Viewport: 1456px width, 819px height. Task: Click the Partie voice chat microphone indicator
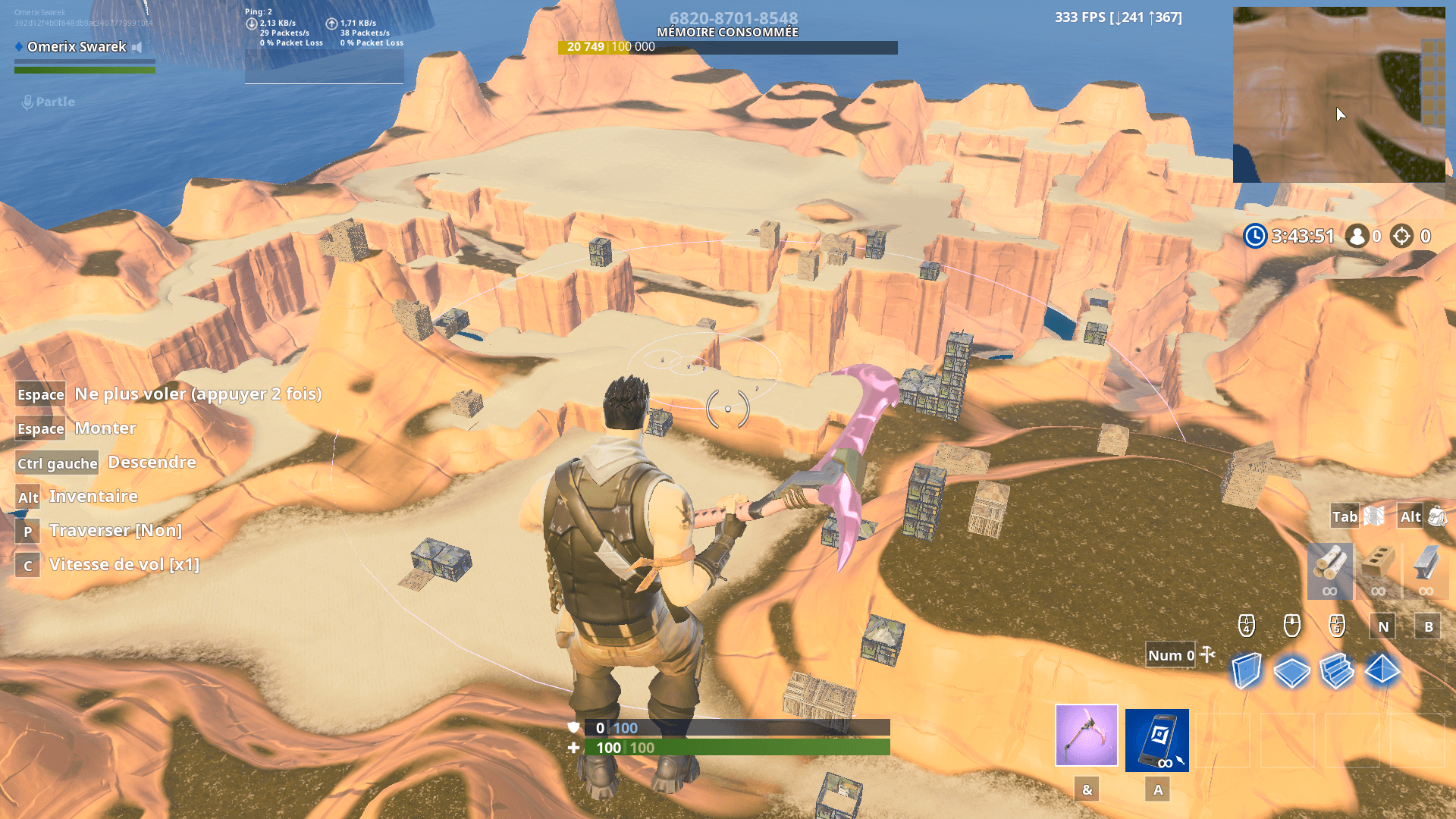28,102
